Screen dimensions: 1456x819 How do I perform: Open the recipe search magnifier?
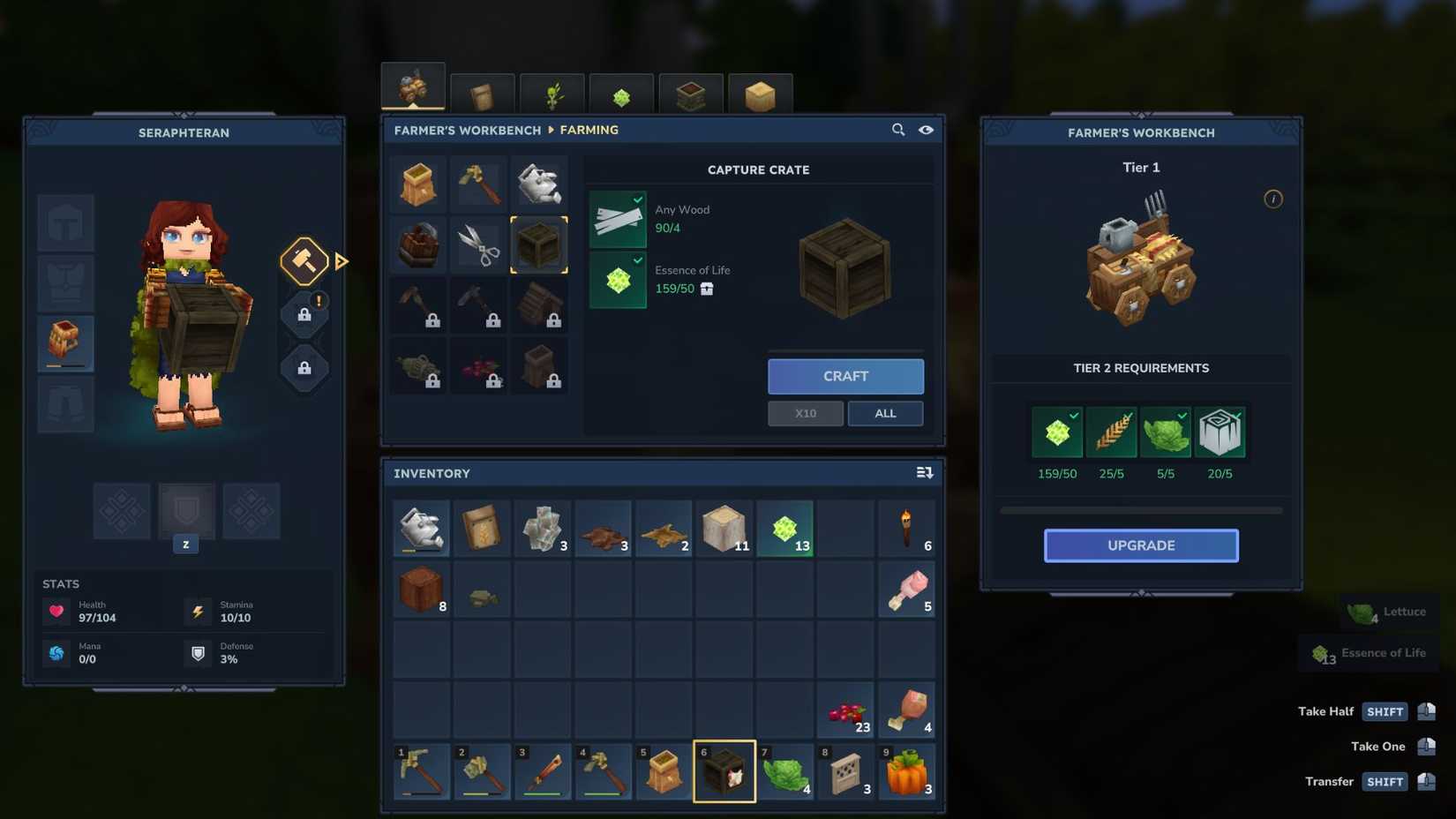click(x=897, y=130)
